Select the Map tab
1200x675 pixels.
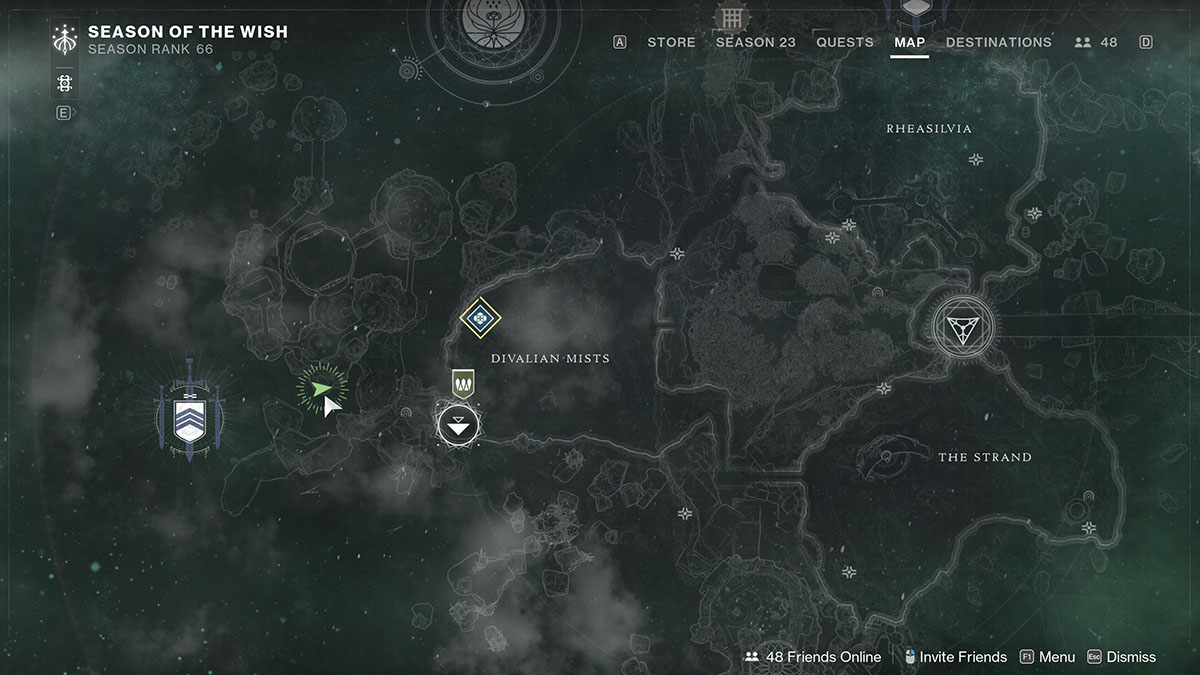[x=910, y=42]
